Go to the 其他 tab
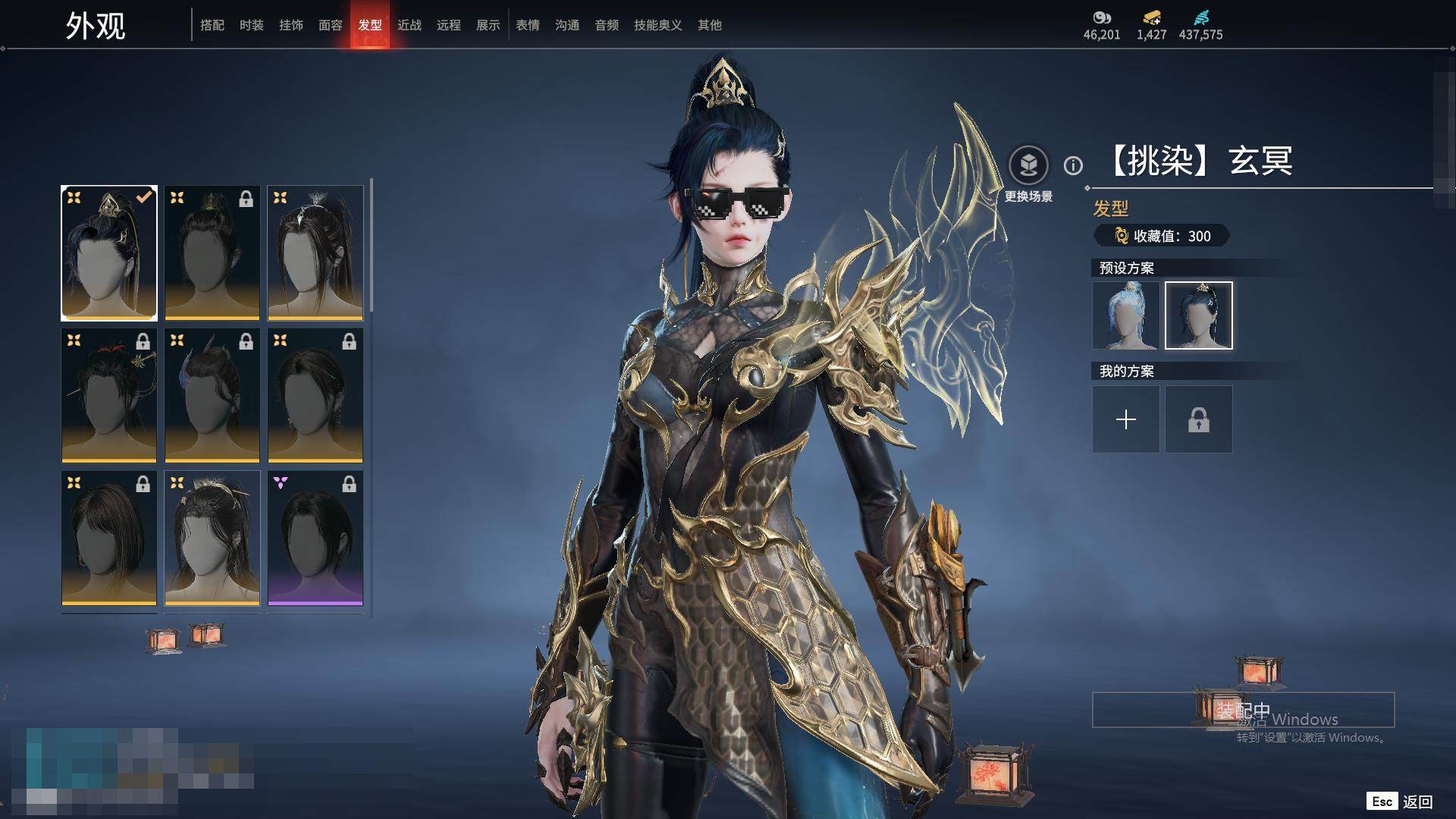This screenshot has width=1456, height=819. point(710,25)
